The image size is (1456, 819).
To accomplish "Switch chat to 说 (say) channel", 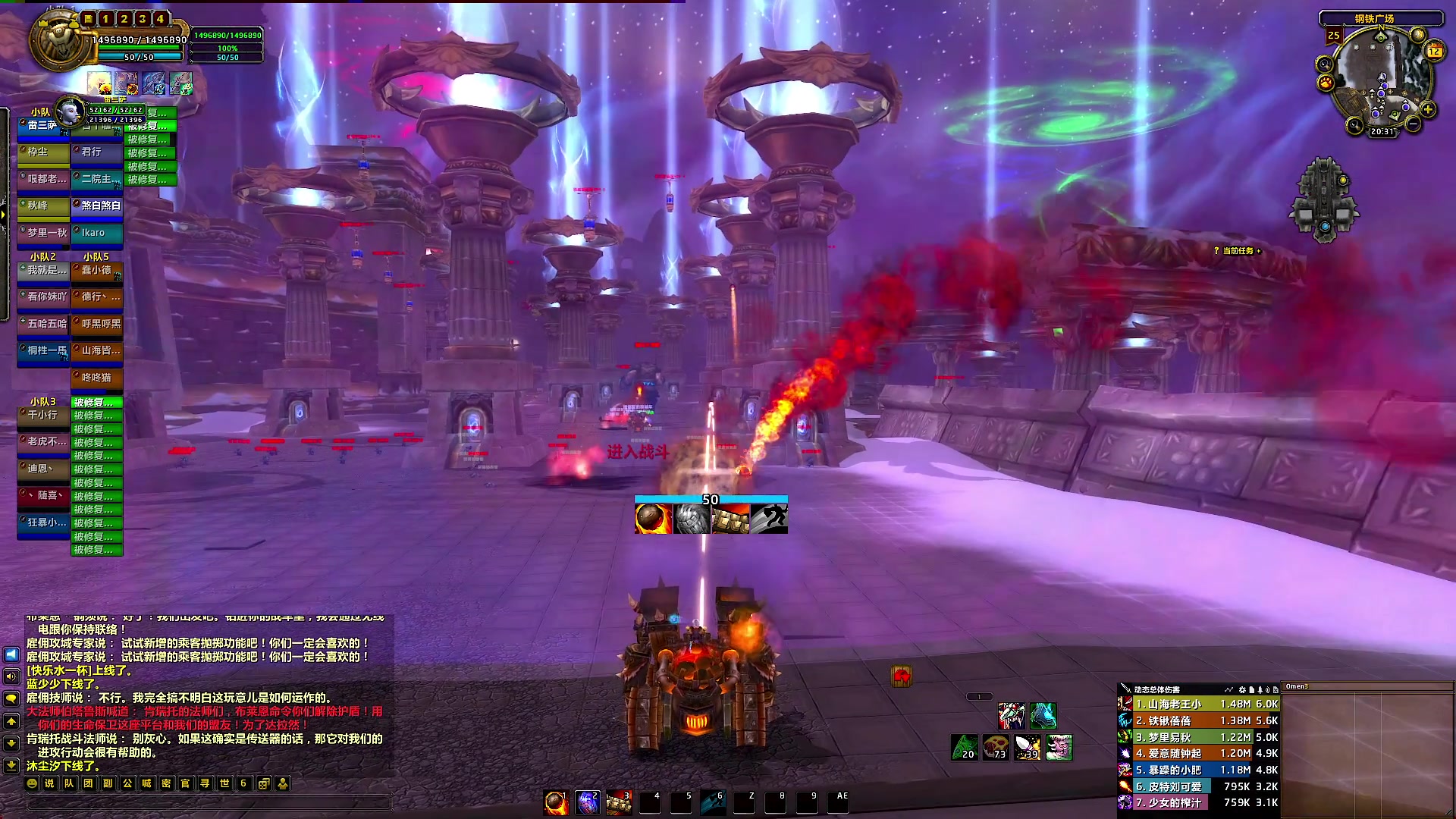I will coord(50,783).
